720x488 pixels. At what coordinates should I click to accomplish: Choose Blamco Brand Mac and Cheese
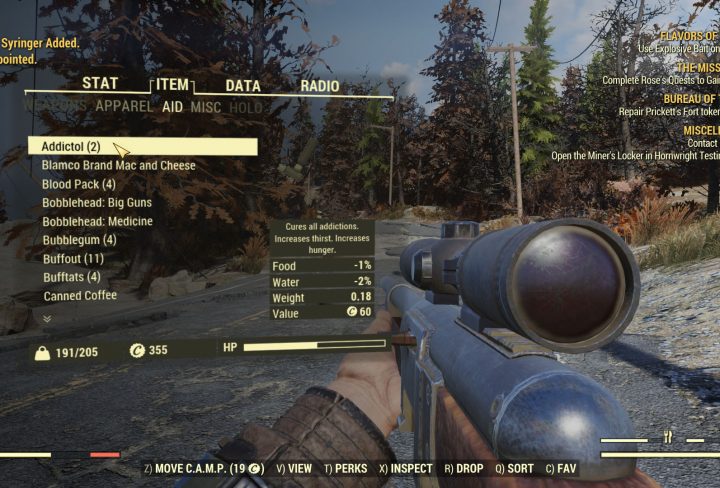(119, 165)
